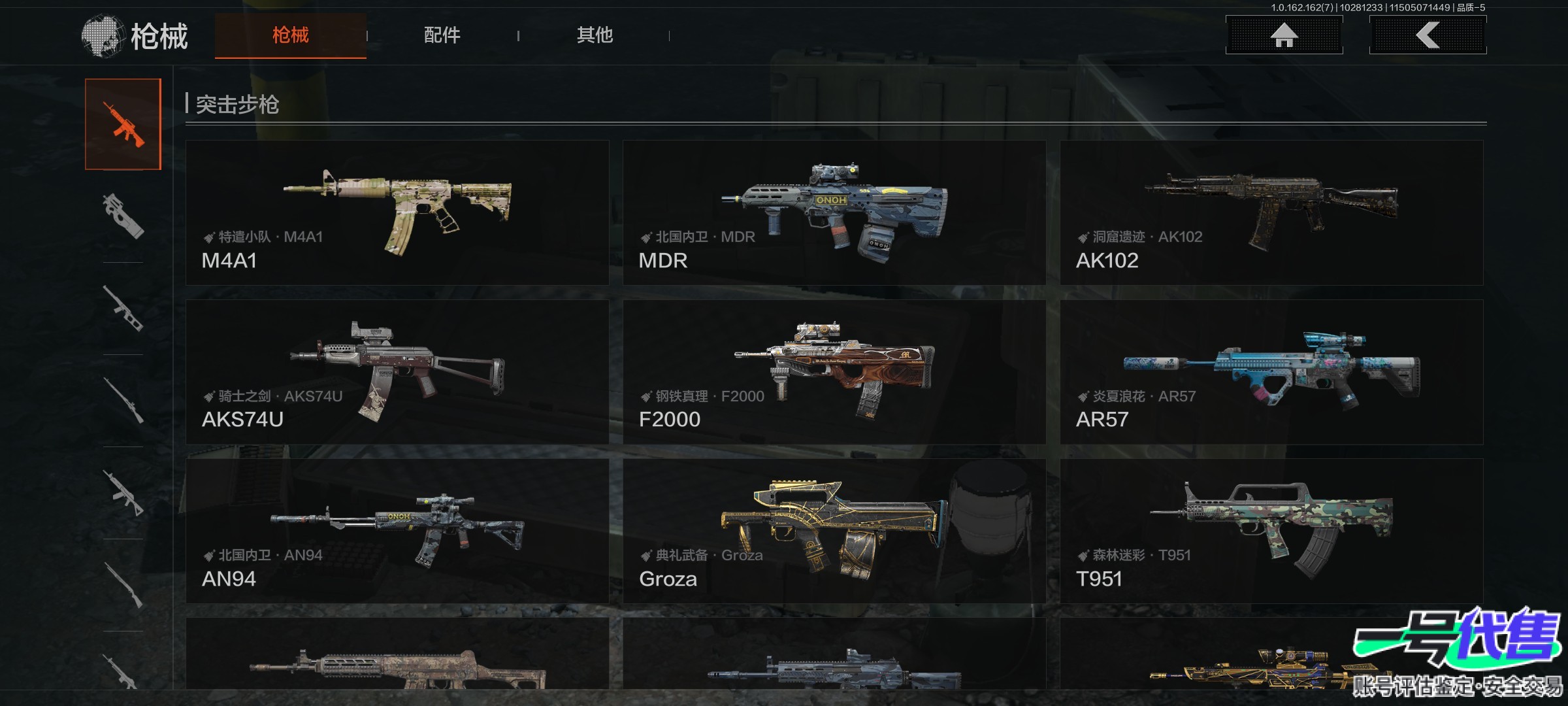This screenshot has width=1568, height=706.
Task: Choose the P90 submachine gun category icon
Action: pyautogui.click(x=123, y=216)
